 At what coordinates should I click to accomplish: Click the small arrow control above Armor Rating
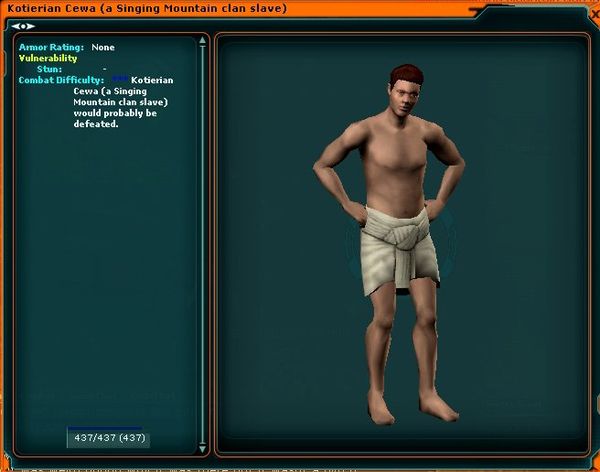tap(22, 26)
